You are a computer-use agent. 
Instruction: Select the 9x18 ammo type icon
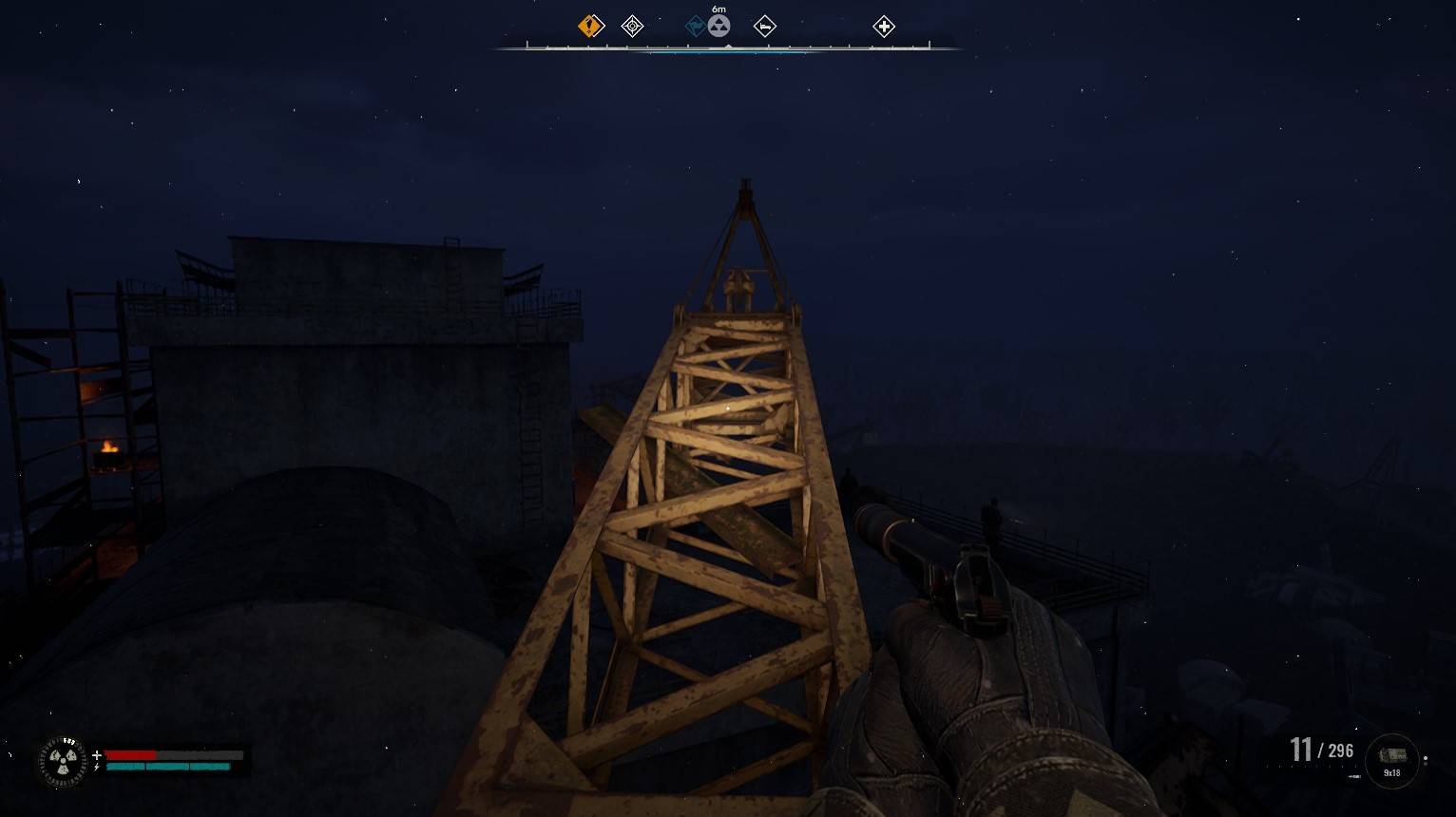pyautogui.click(x=1391, y=758)
